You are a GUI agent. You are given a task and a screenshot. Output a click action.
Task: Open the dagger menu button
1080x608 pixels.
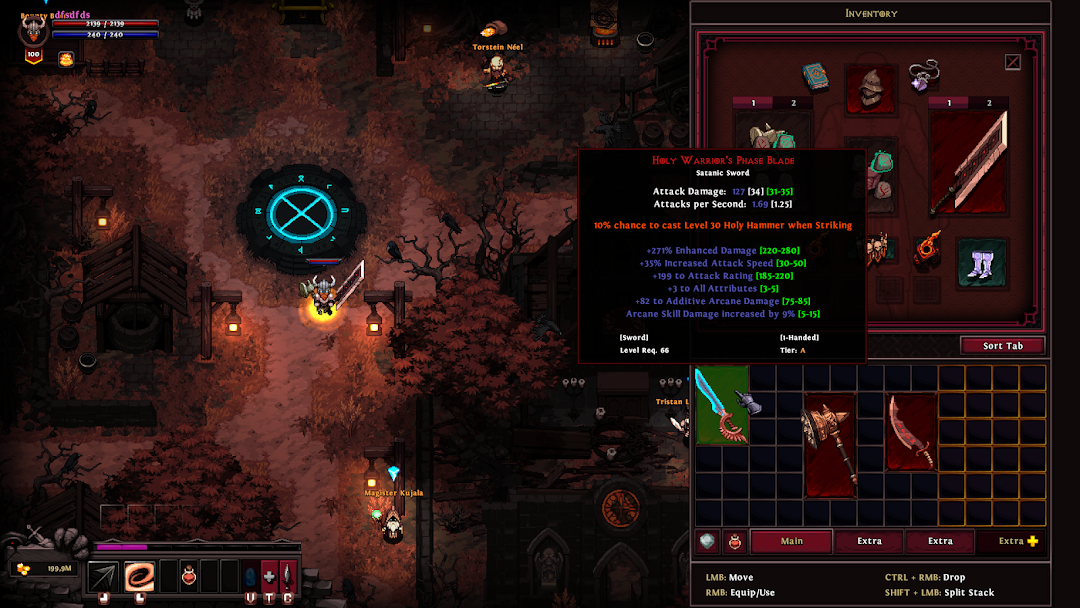coord(288,576)
